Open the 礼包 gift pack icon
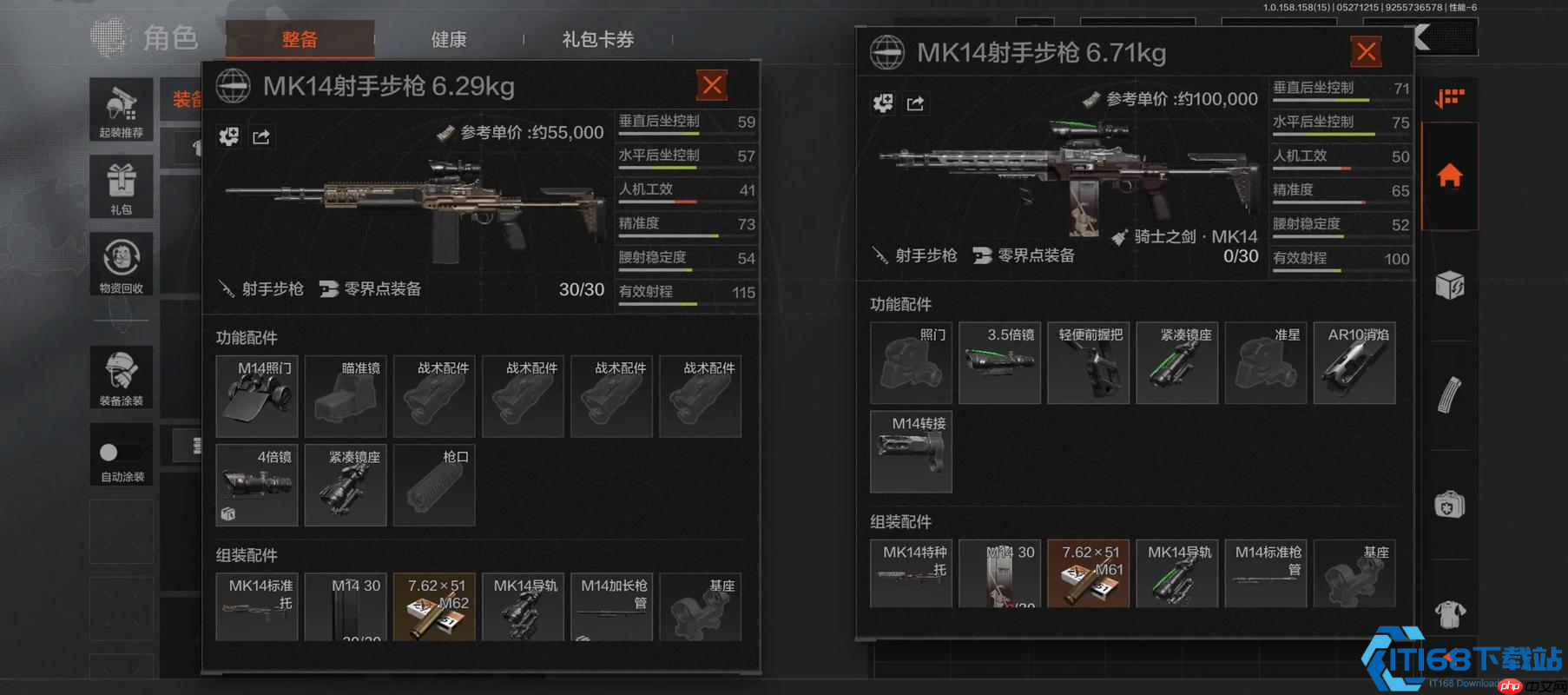 (122, 187)
